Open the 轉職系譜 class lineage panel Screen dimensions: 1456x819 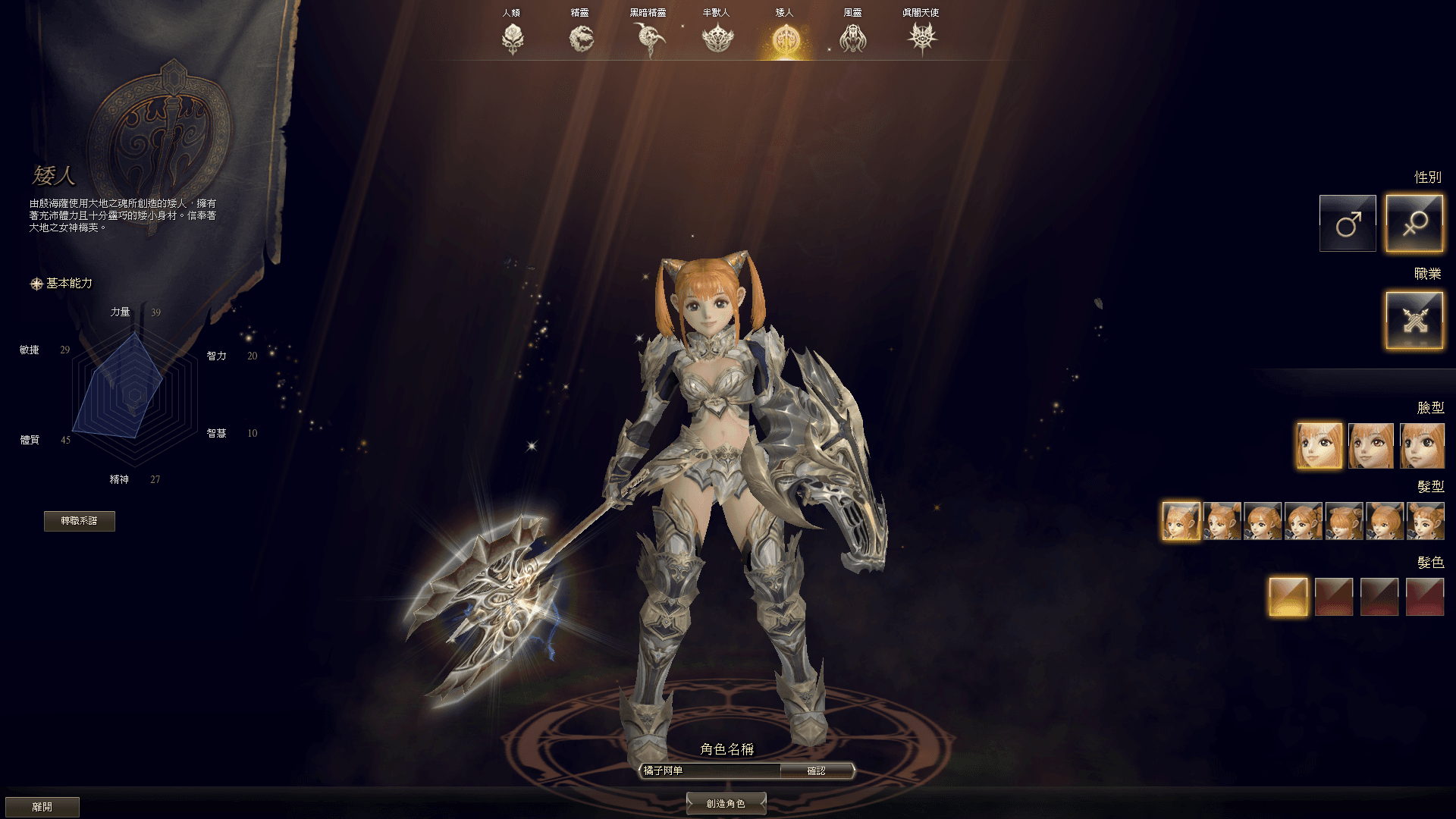click(79, 521)
